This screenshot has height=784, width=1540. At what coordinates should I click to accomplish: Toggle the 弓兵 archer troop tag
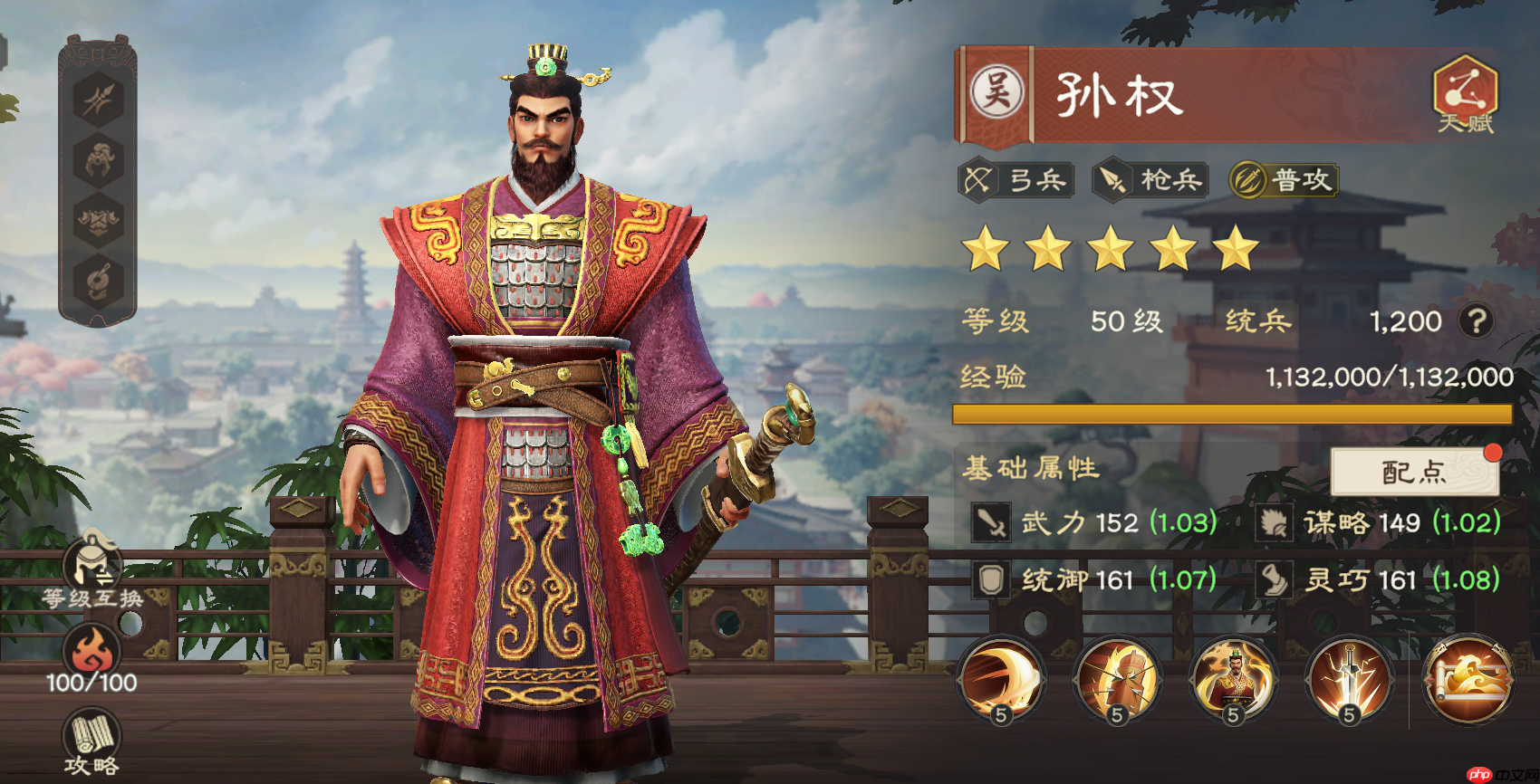coord(1015,180)
